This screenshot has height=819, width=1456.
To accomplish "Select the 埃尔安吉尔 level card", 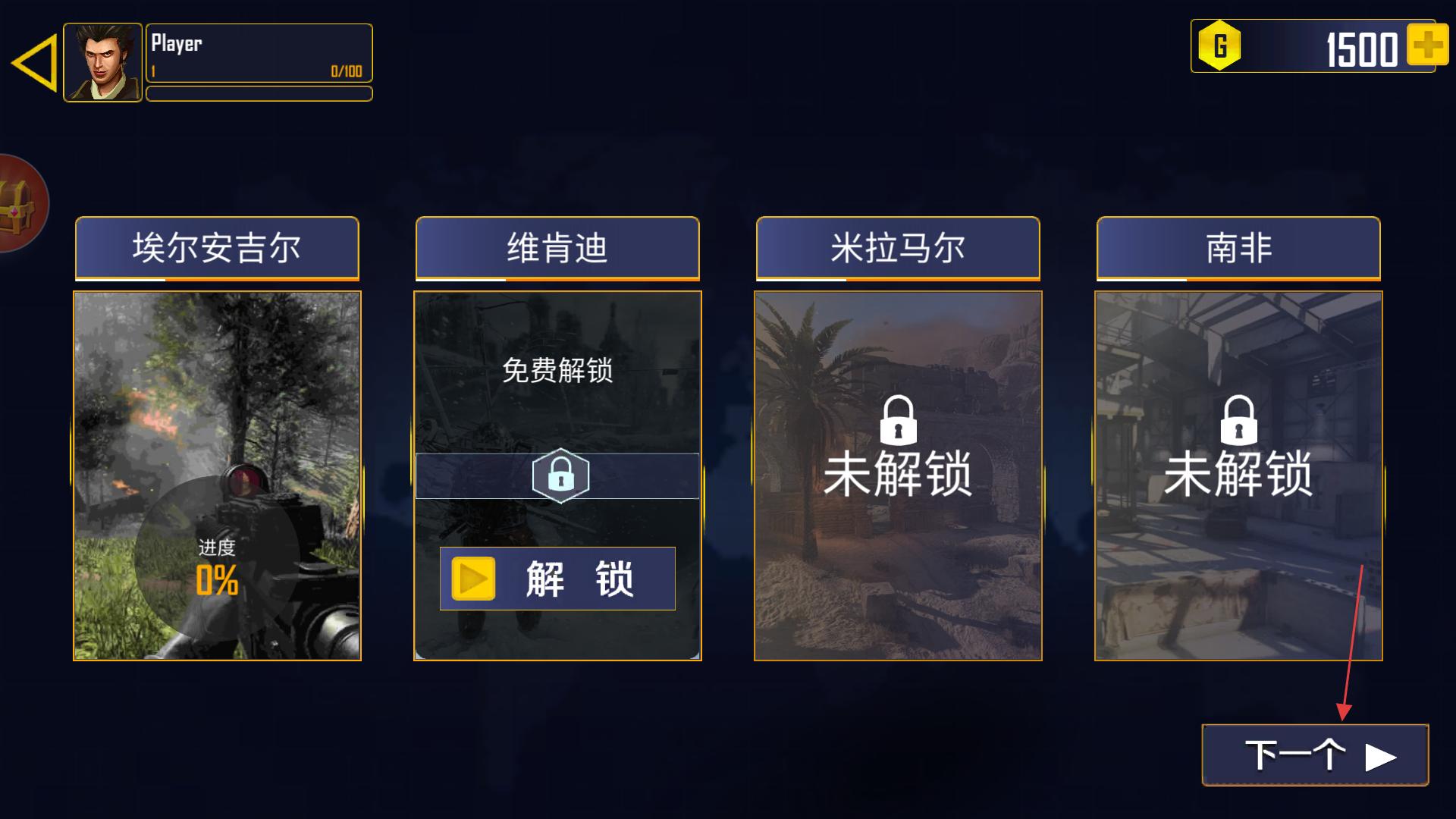I will click(x=217, y=475).
